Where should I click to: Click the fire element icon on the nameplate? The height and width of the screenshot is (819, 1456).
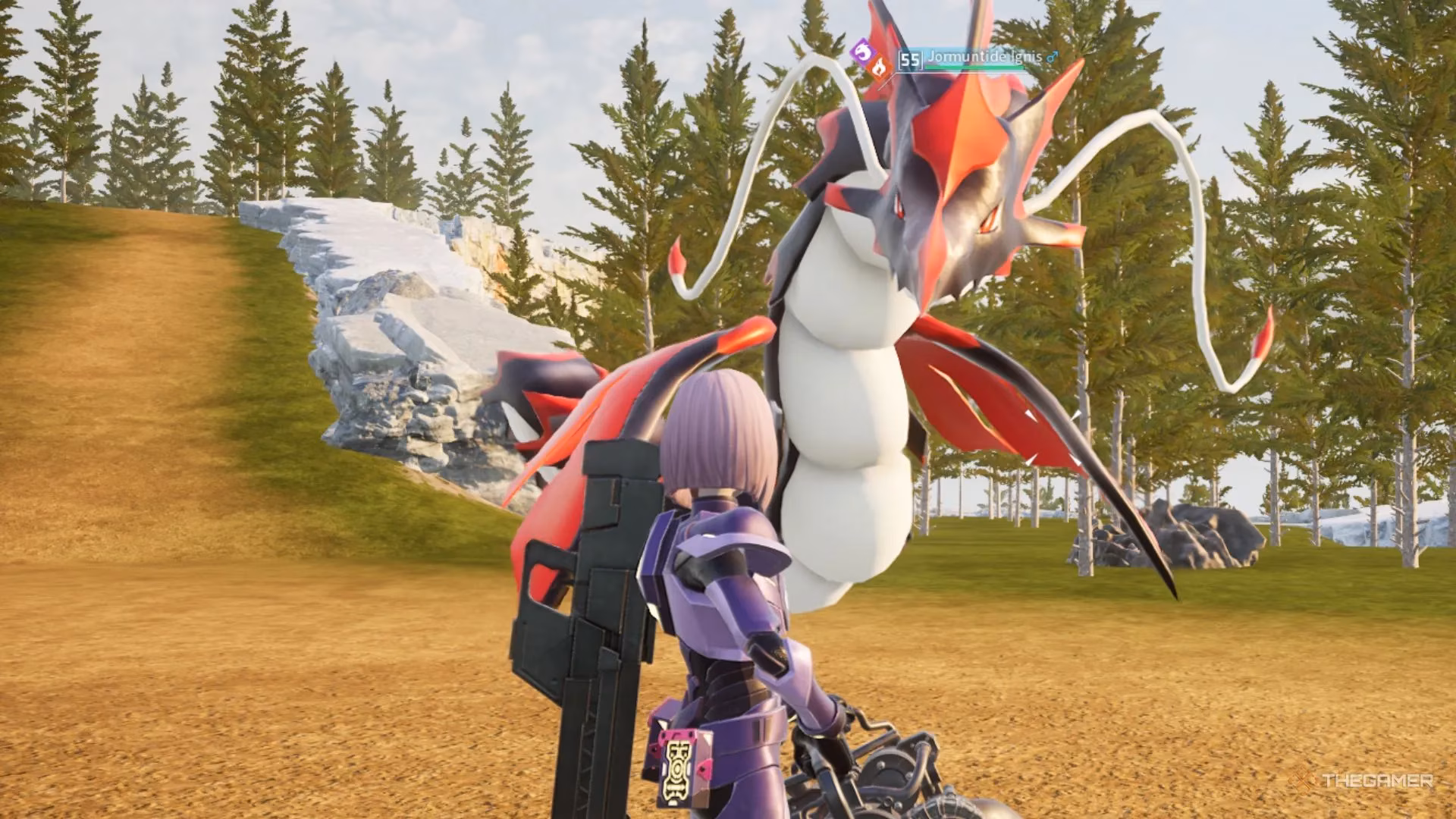coord(880,67)
